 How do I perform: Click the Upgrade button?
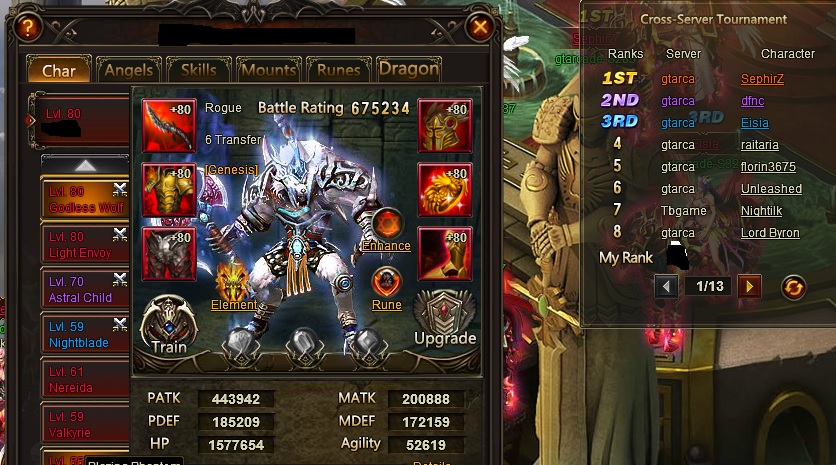[444, 320]
